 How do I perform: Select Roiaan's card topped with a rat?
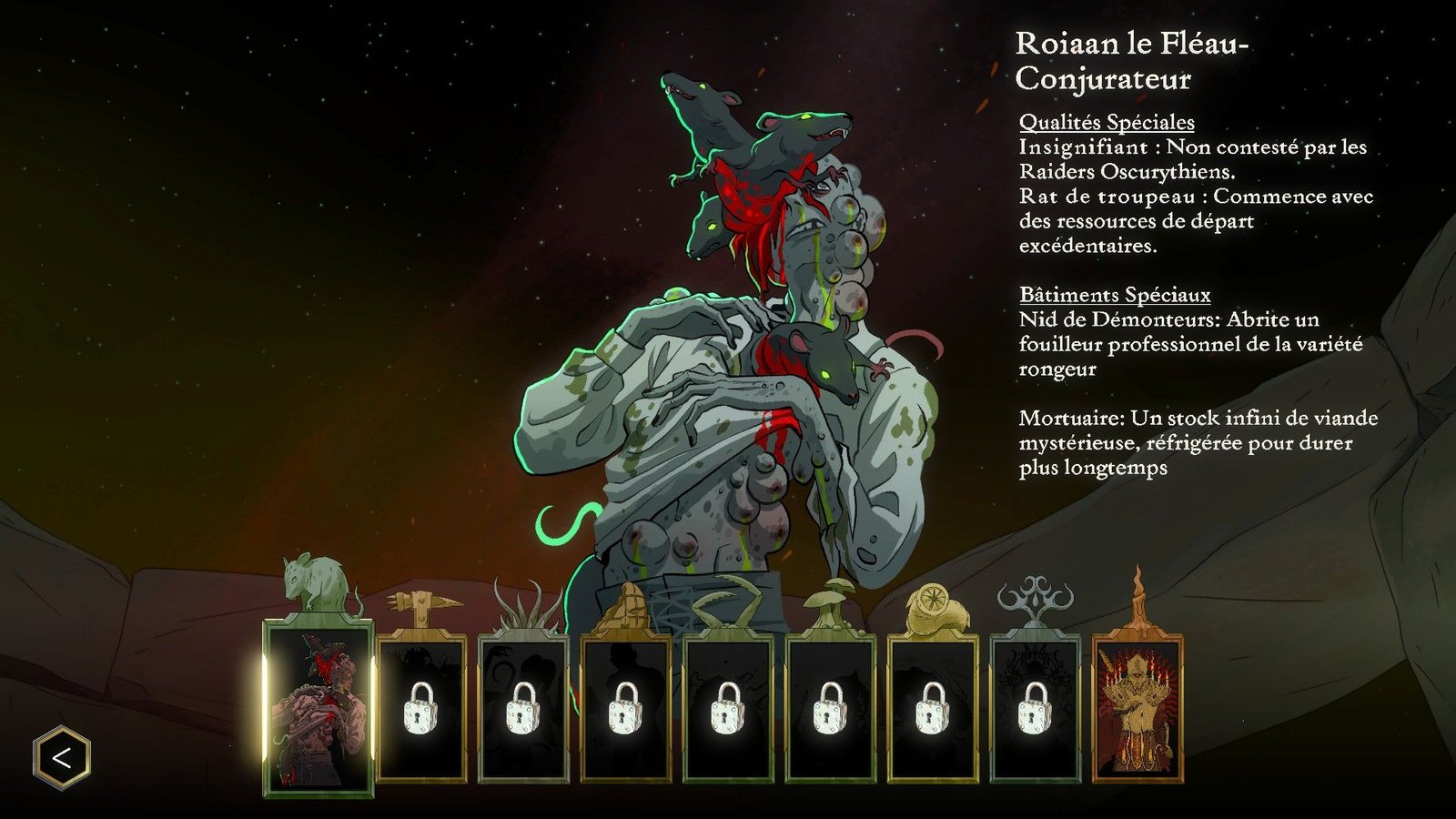pyautogui.click(x=318, y=707)
